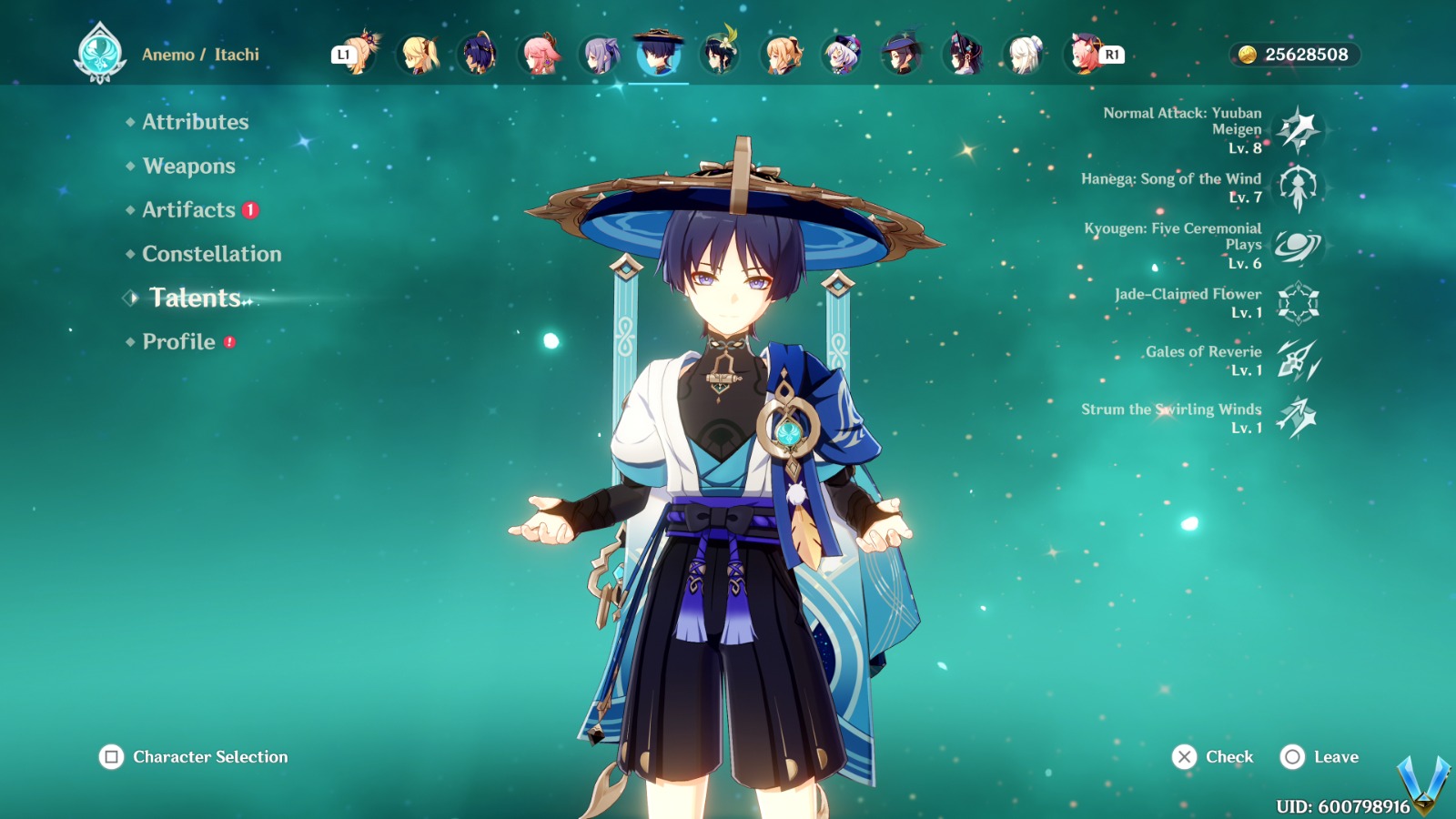The height and width of the screenshot is (819, 1456).
Task: Open the Weapons section
Action: click(187, 167)
